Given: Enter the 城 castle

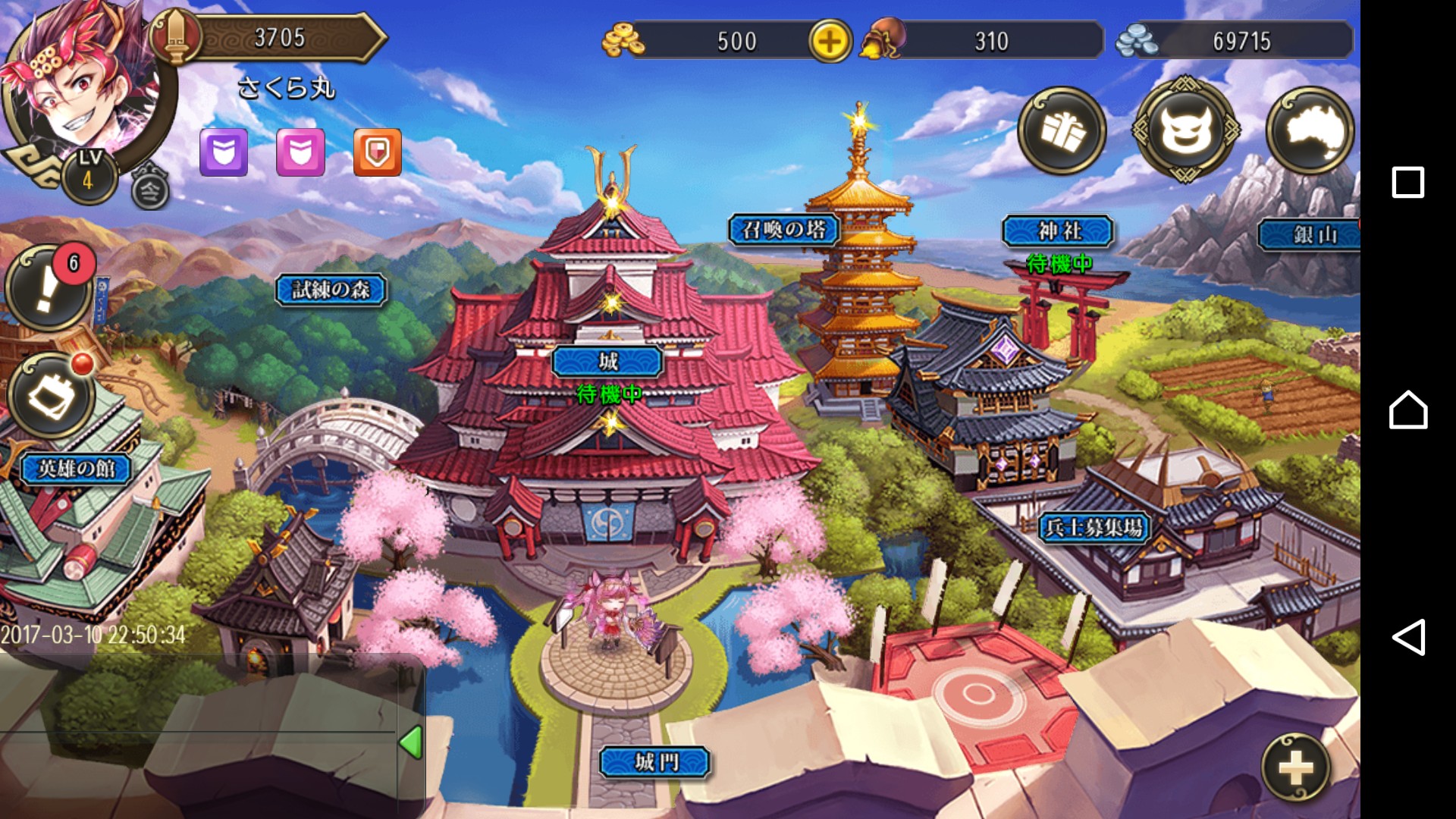Looking at the screenshot, I should pyautogui.click(x=608, y=362).
